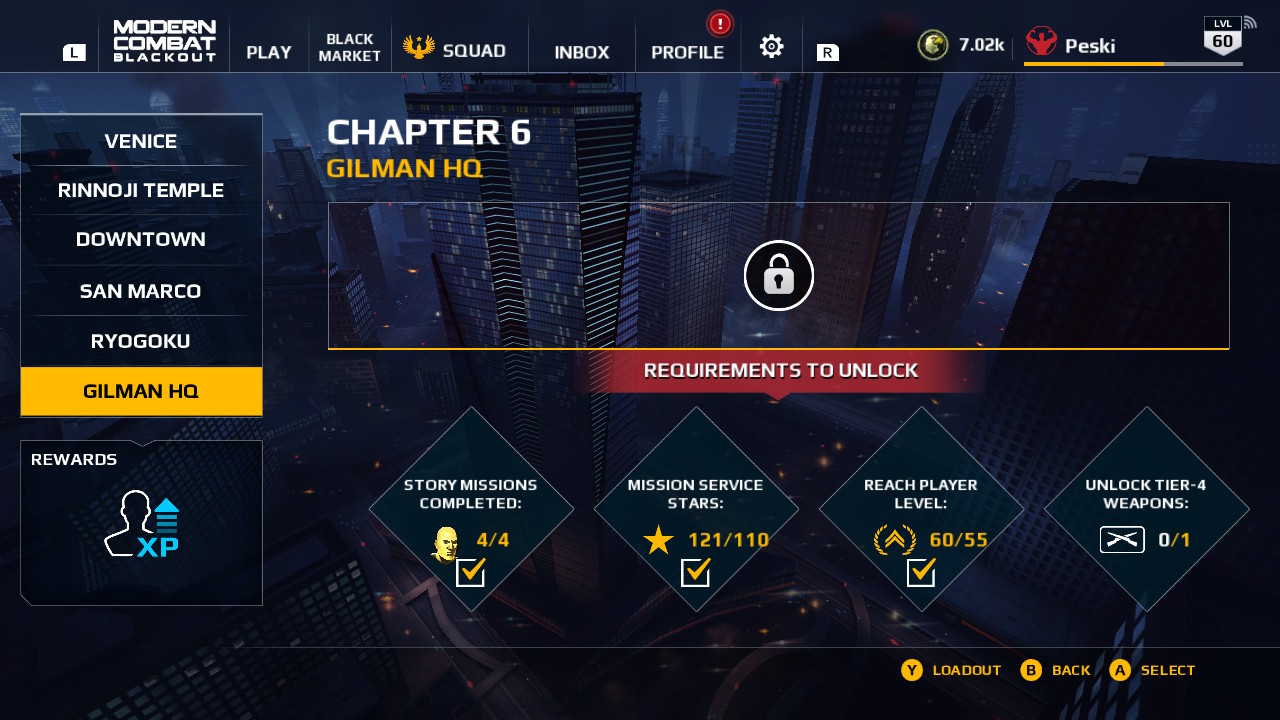Screen dimensions: 1280x720
Task: Click the Mission Service Stars requirement
Action: 696,509
